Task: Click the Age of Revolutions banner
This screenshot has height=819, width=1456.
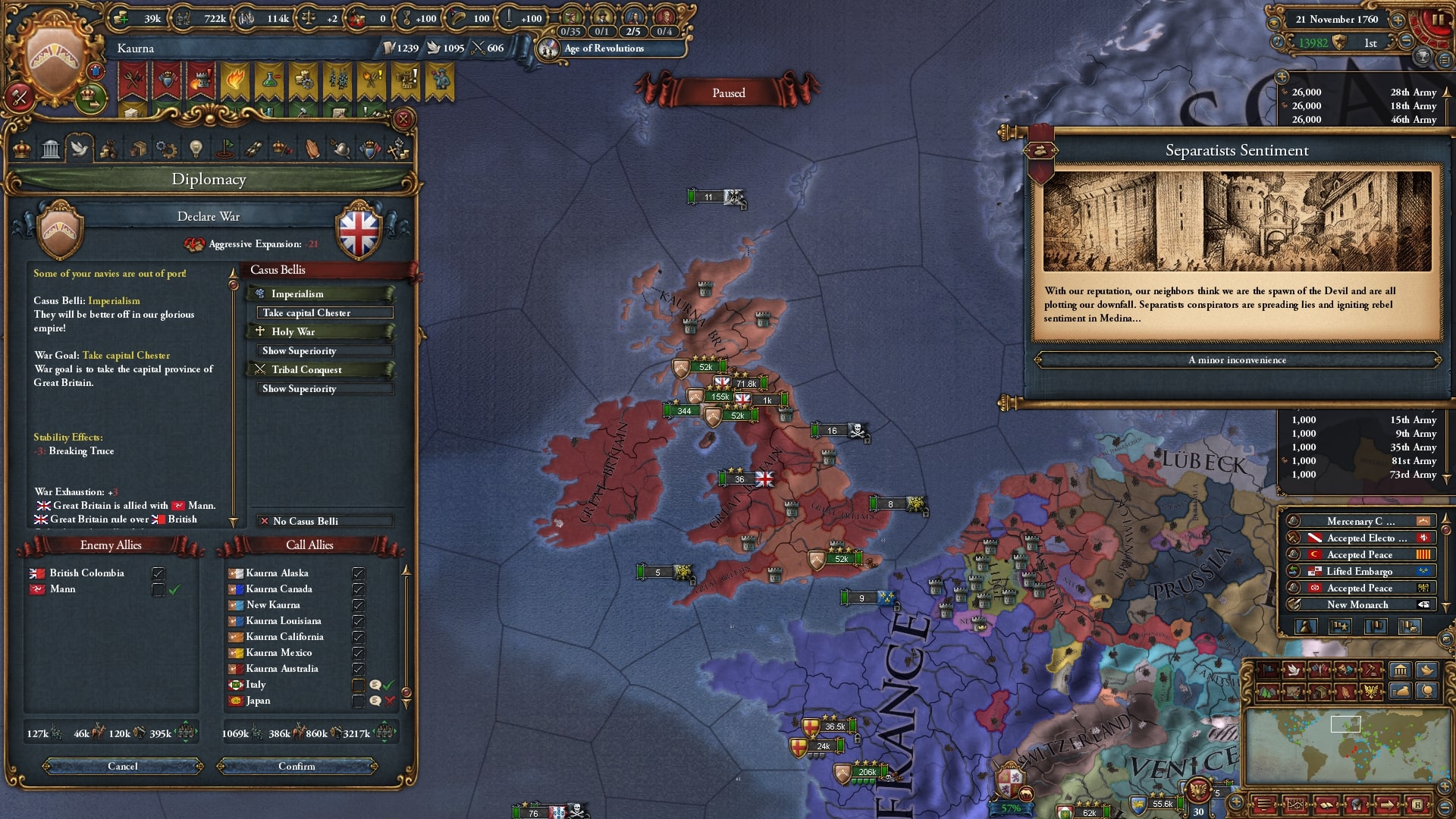Action: click(604, 49)
